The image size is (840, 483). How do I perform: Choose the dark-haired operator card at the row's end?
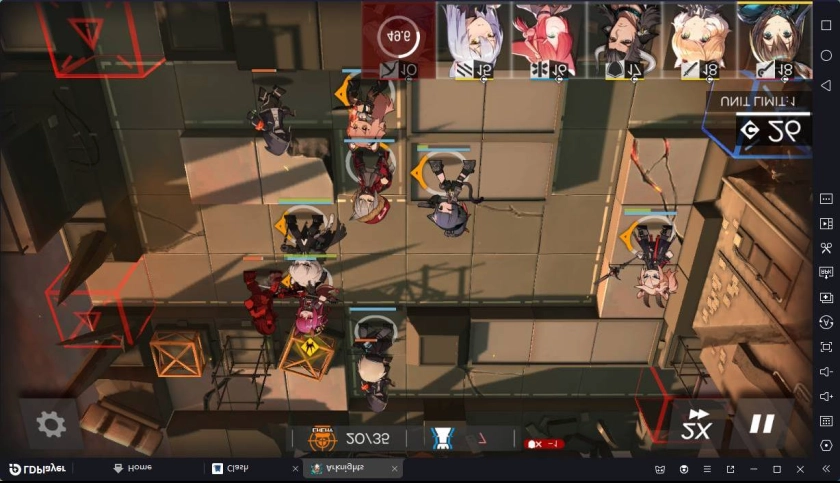774,40
